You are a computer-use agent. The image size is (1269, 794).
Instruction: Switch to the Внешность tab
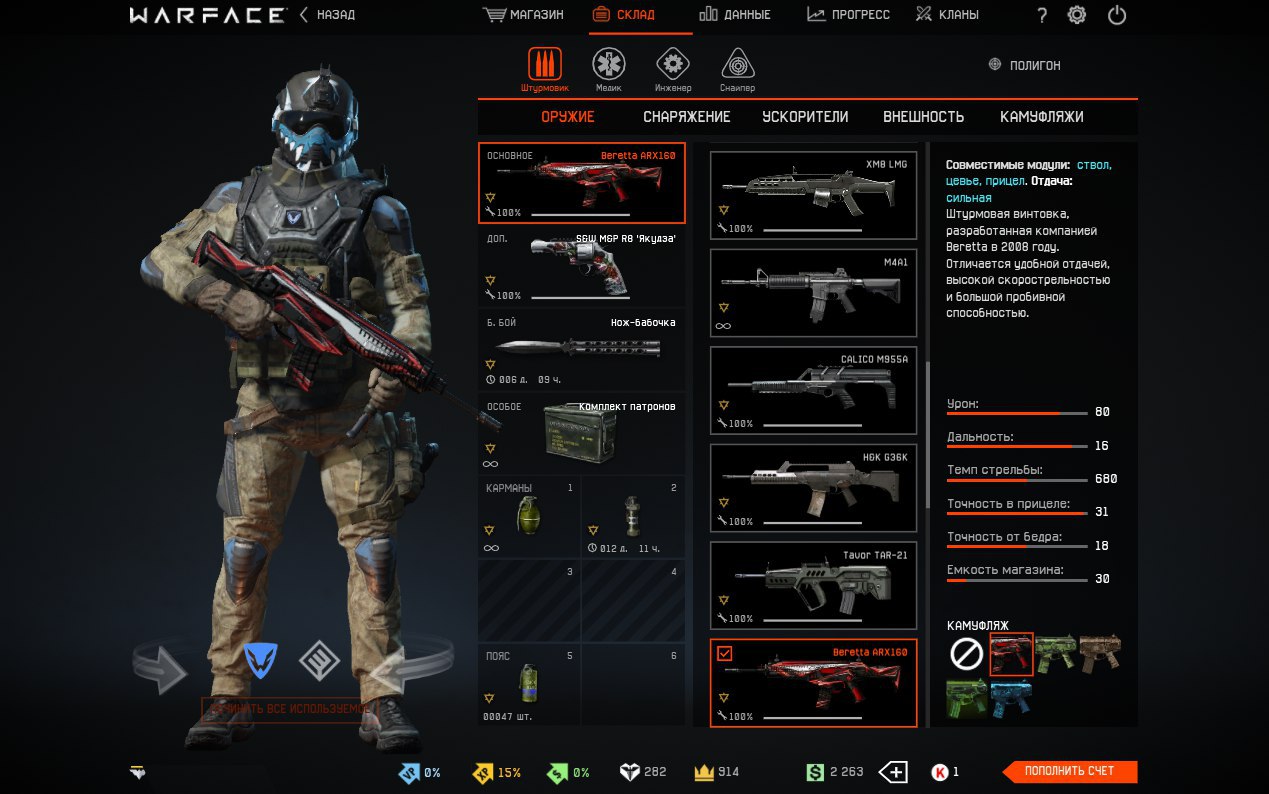(923, 117)
